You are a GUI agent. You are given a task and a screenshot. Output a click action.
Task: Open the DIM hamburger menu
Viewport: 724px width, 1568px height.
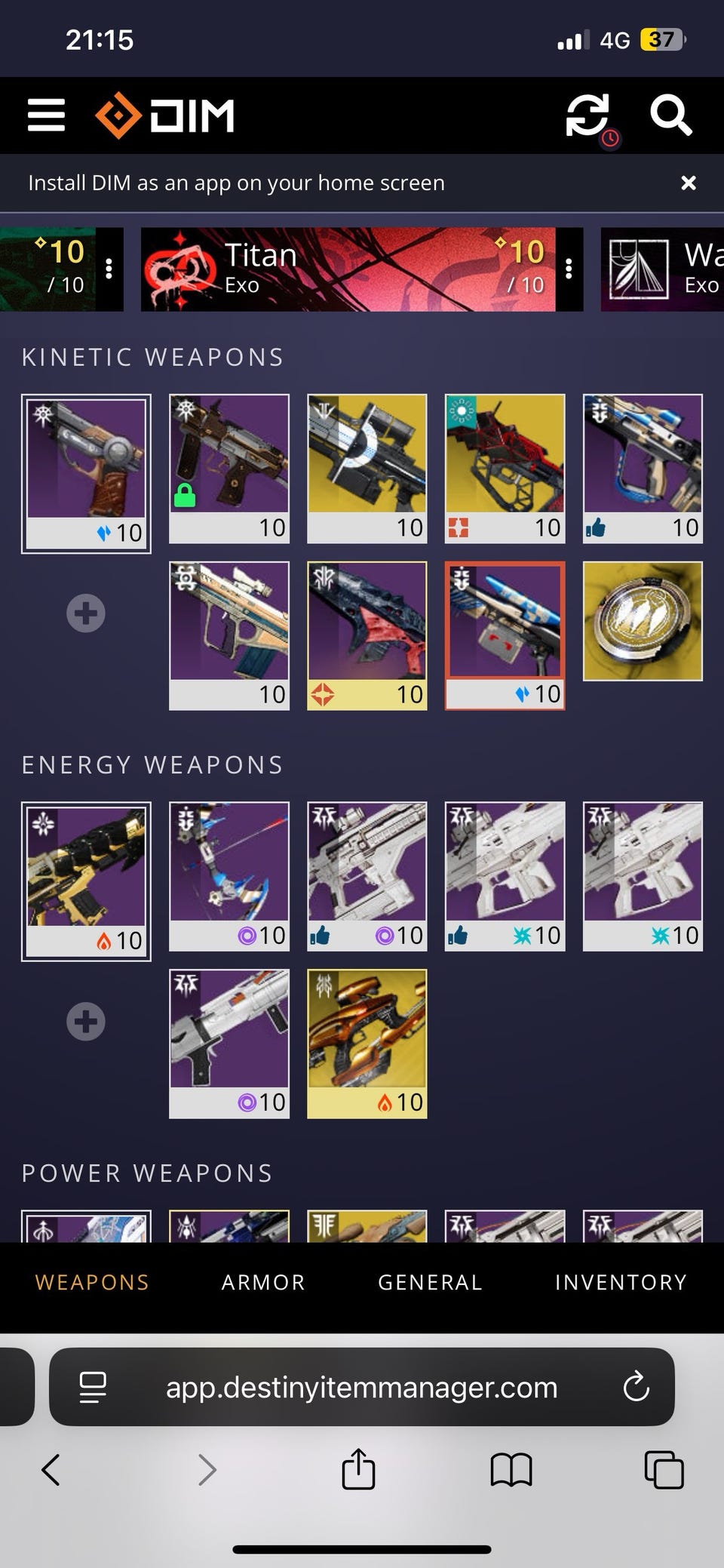click(46, 115)
